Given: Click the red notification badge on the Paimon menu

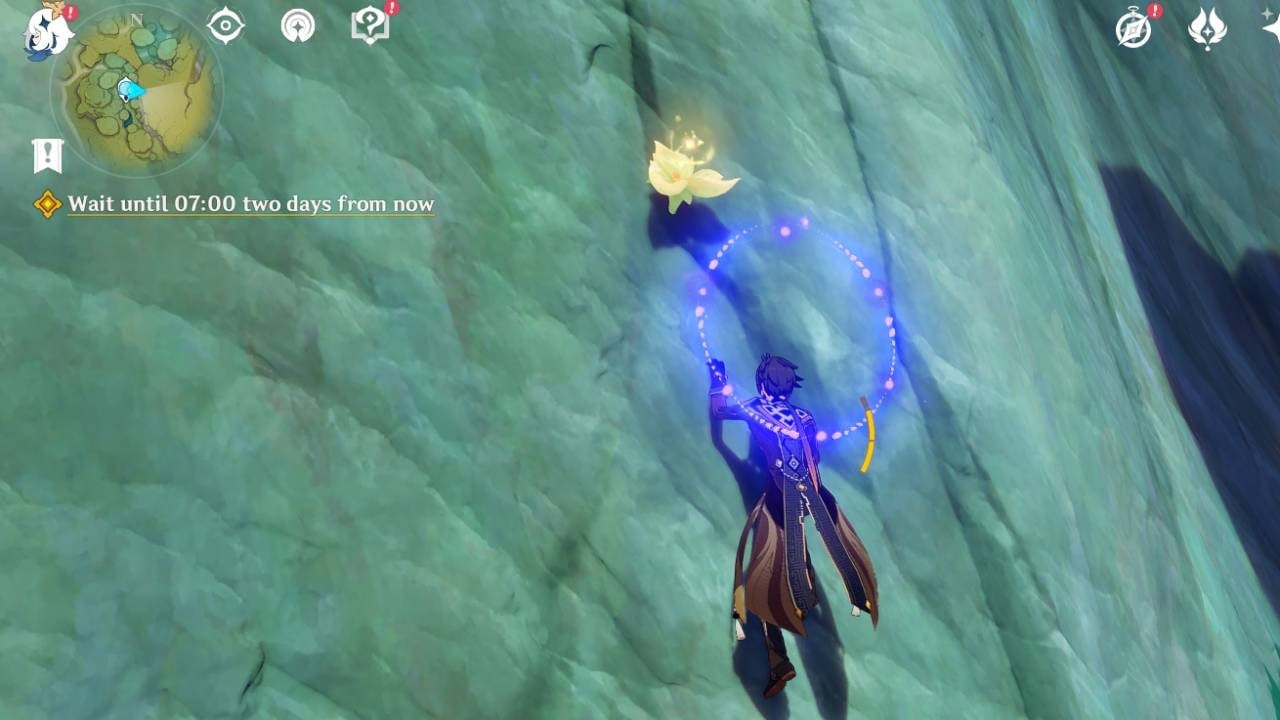Looking at the screenshot, I should click(70, 13).
